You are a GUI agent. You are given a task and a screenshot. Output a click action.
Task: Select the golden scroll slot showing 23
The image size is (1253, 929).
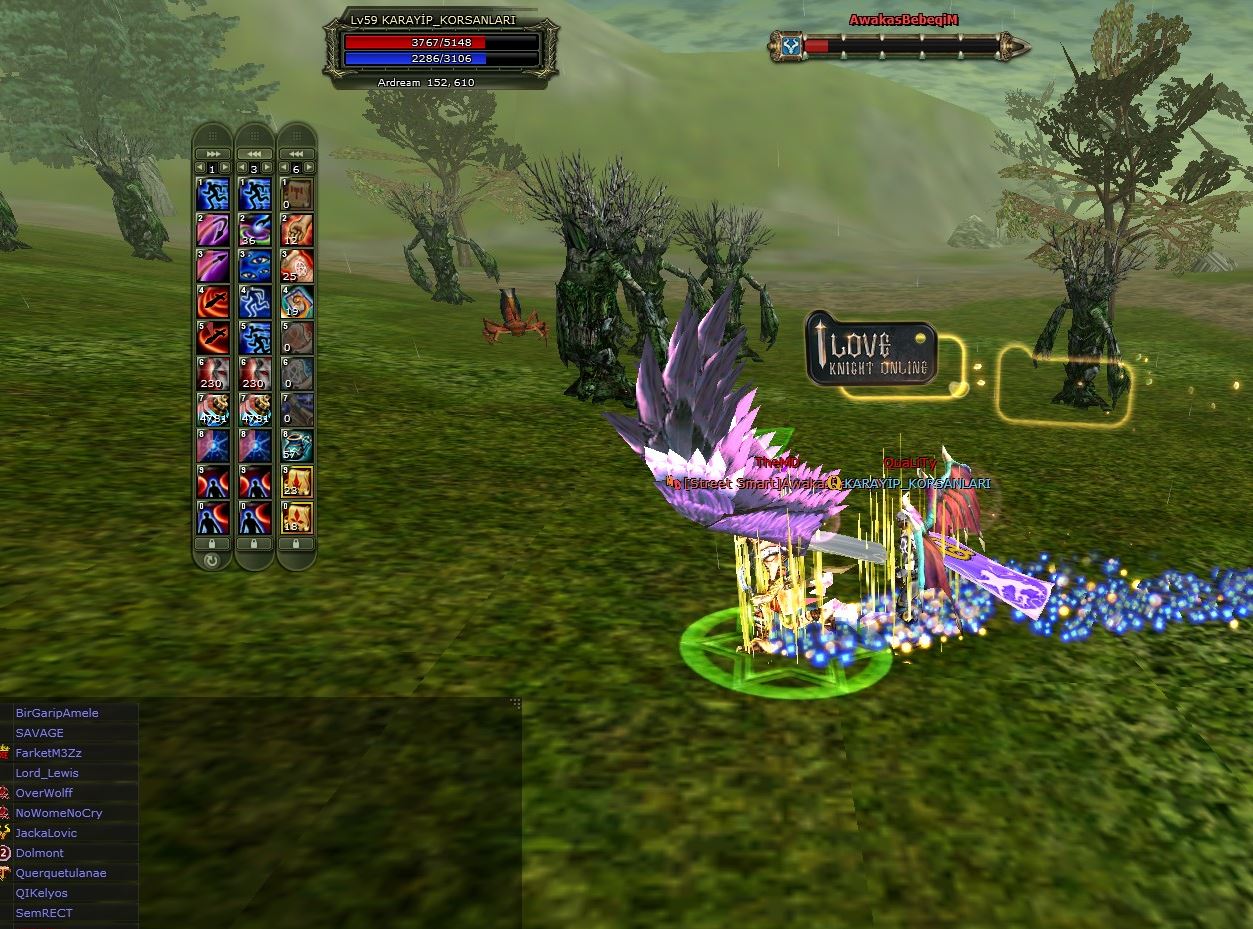(x=297, y=481)
